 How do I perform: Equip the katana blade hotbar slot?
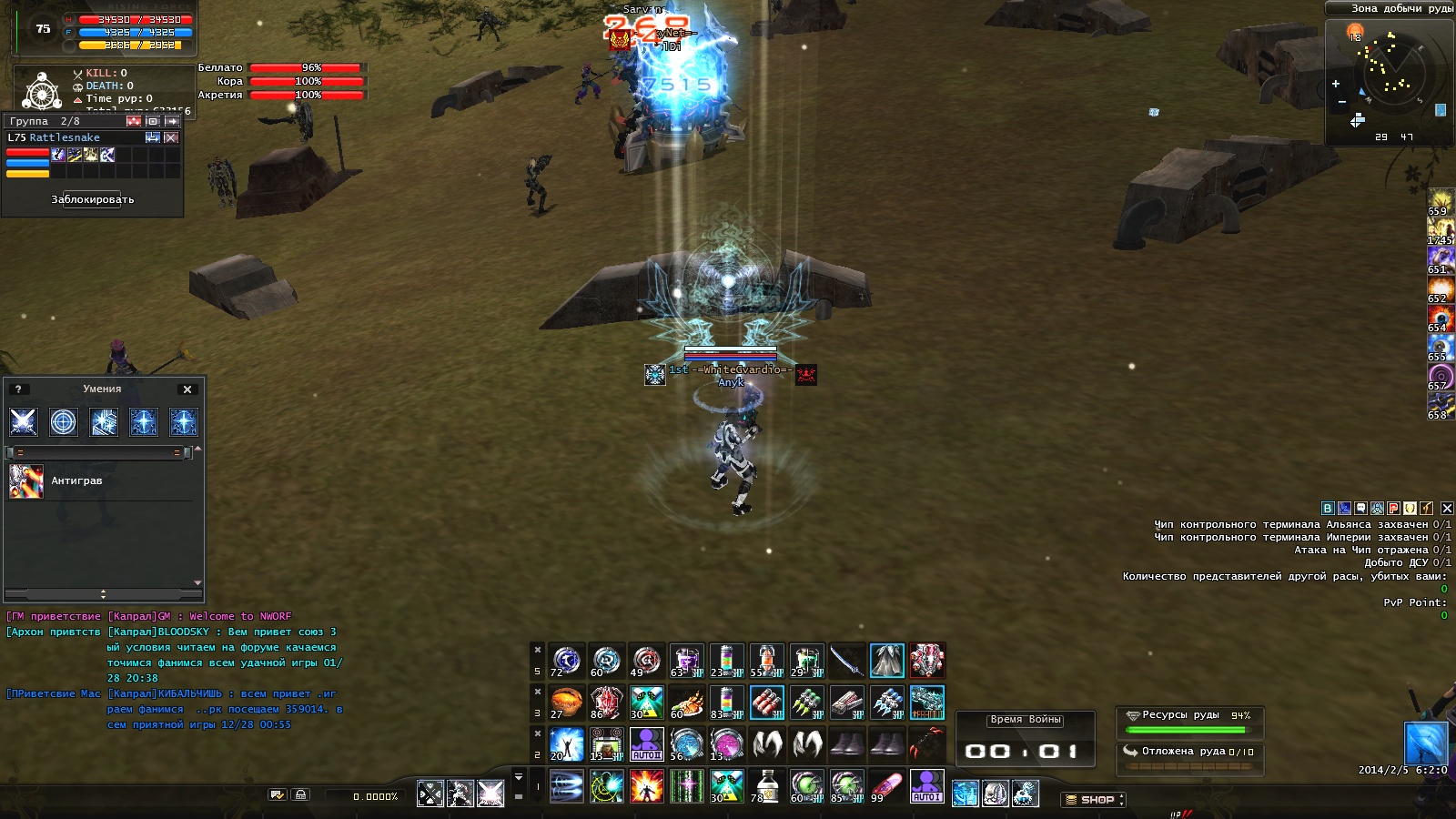pos(846,661)
